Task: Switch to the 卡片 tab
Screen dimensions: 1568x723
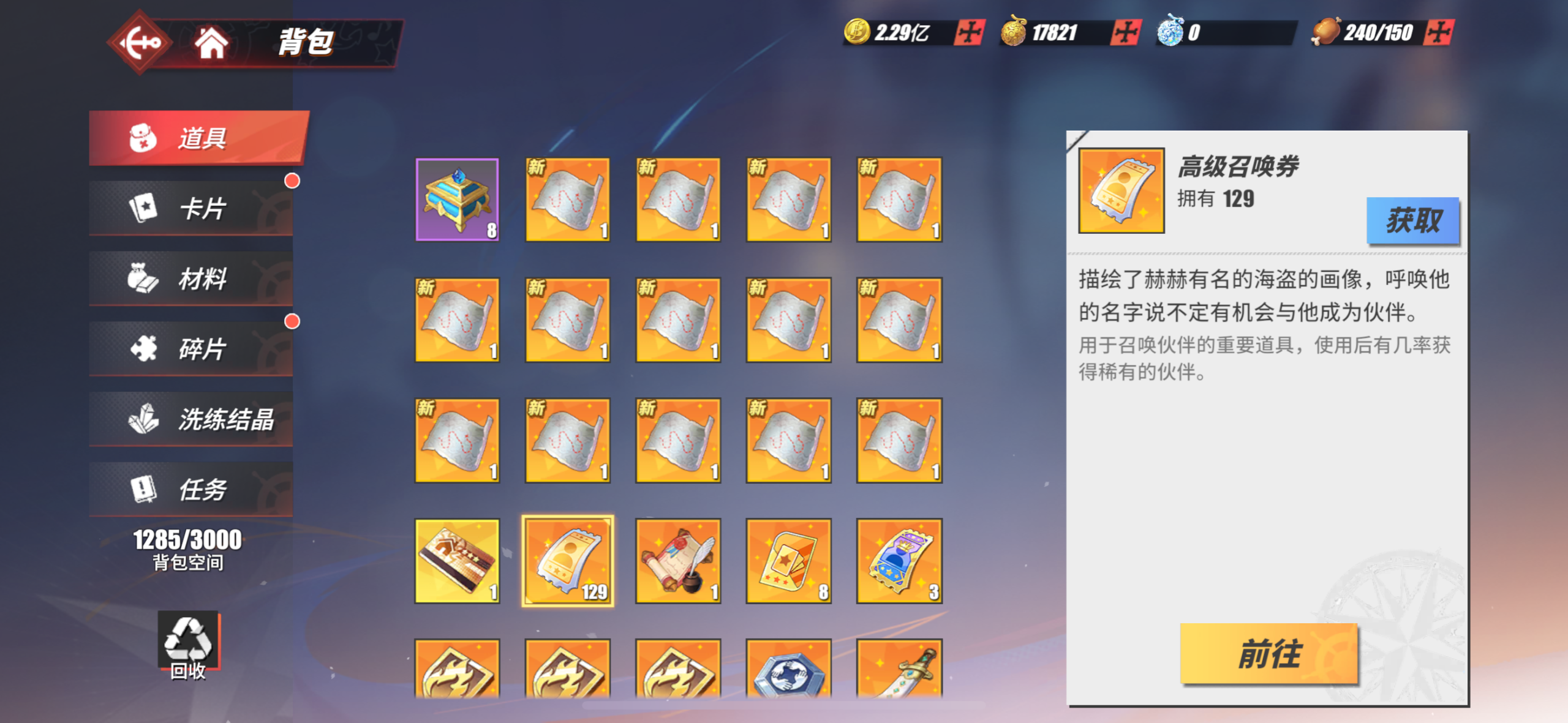Action: coord(191,208)
